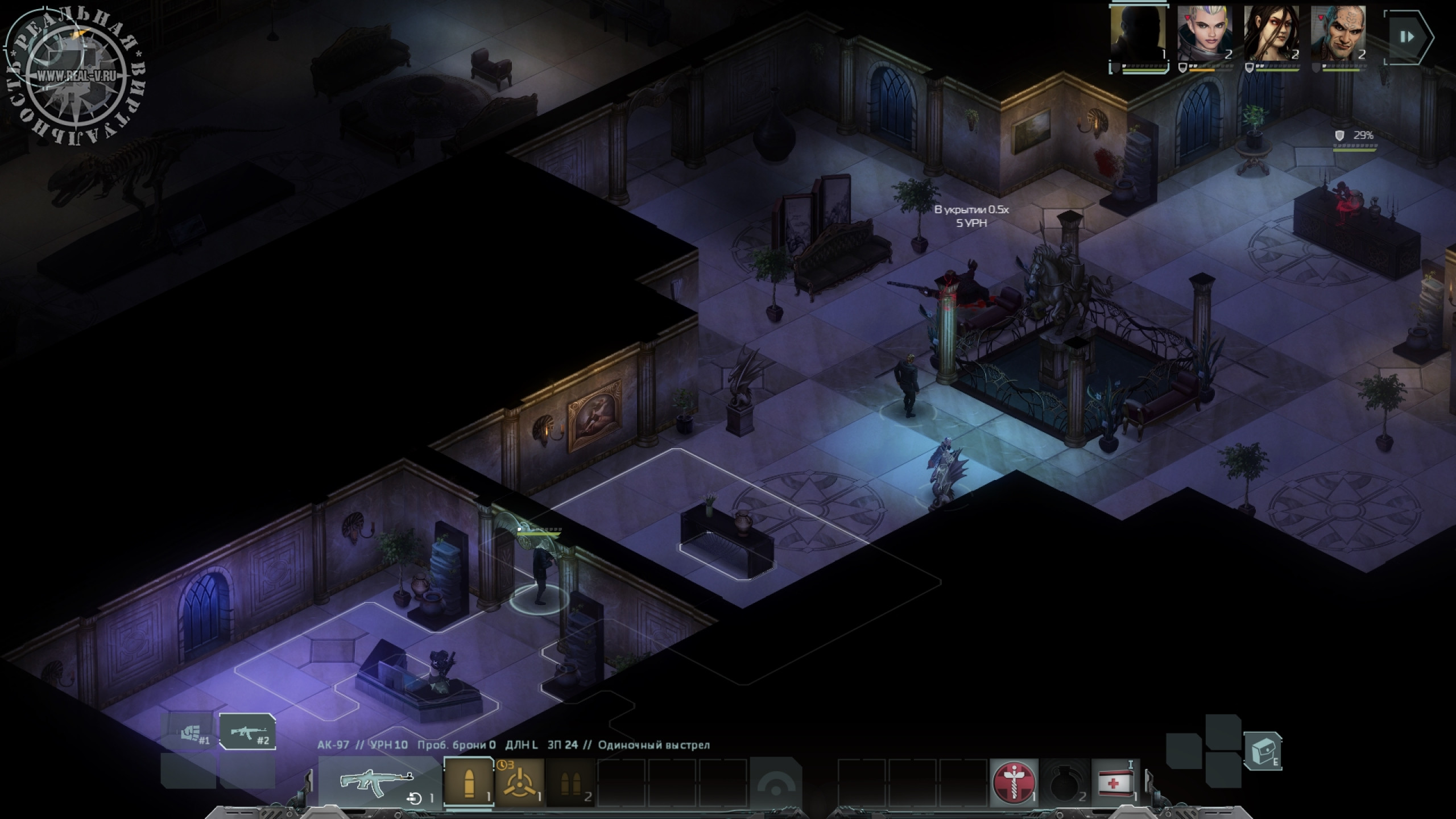Image resolution: width=1456 pixels, height=819 pixels.
Task: Select the blonde punk-haired woman's portrait
Action: point(1205,35)
